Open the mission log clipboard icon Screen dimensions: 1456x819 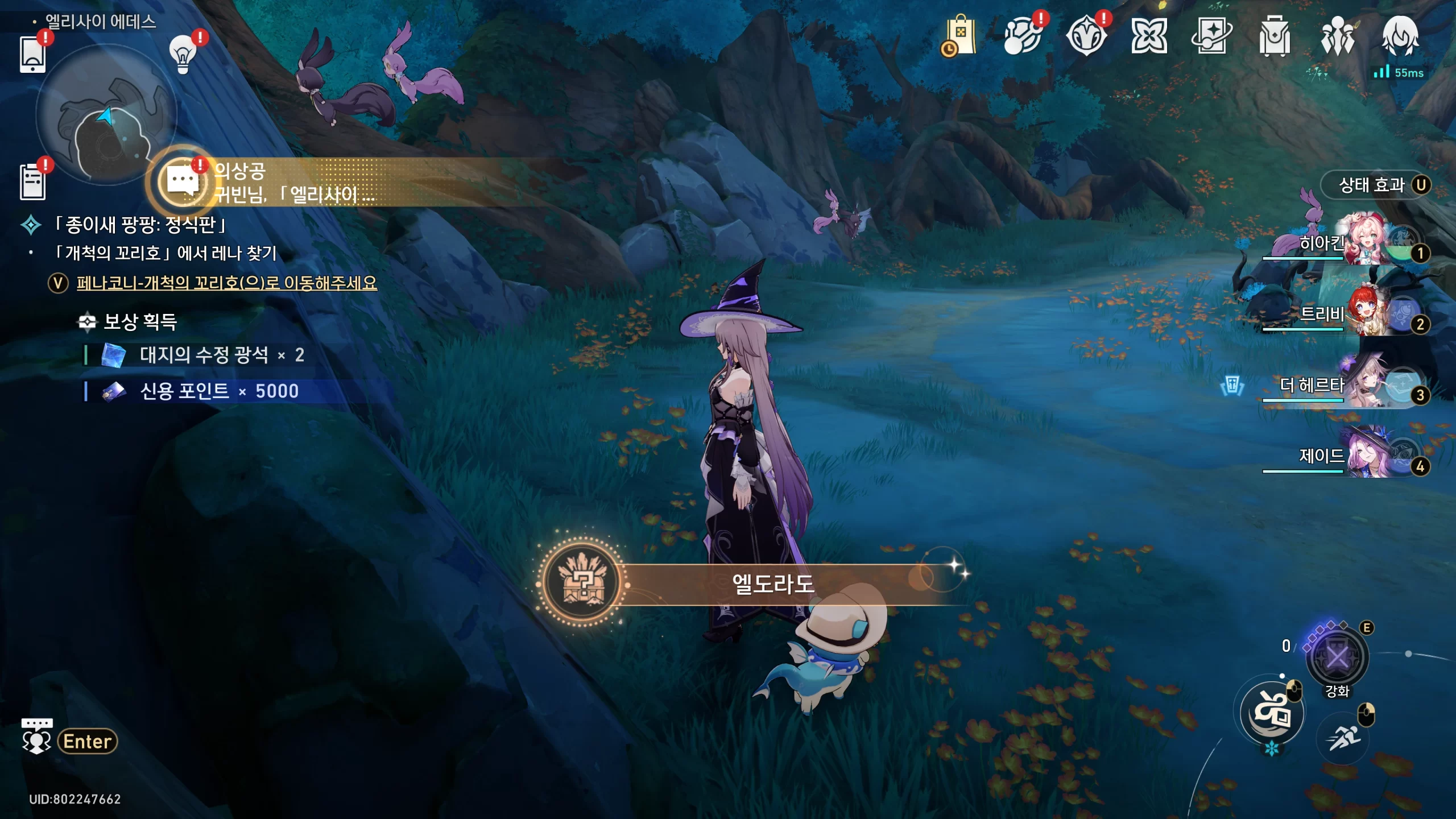click(32, 182)
